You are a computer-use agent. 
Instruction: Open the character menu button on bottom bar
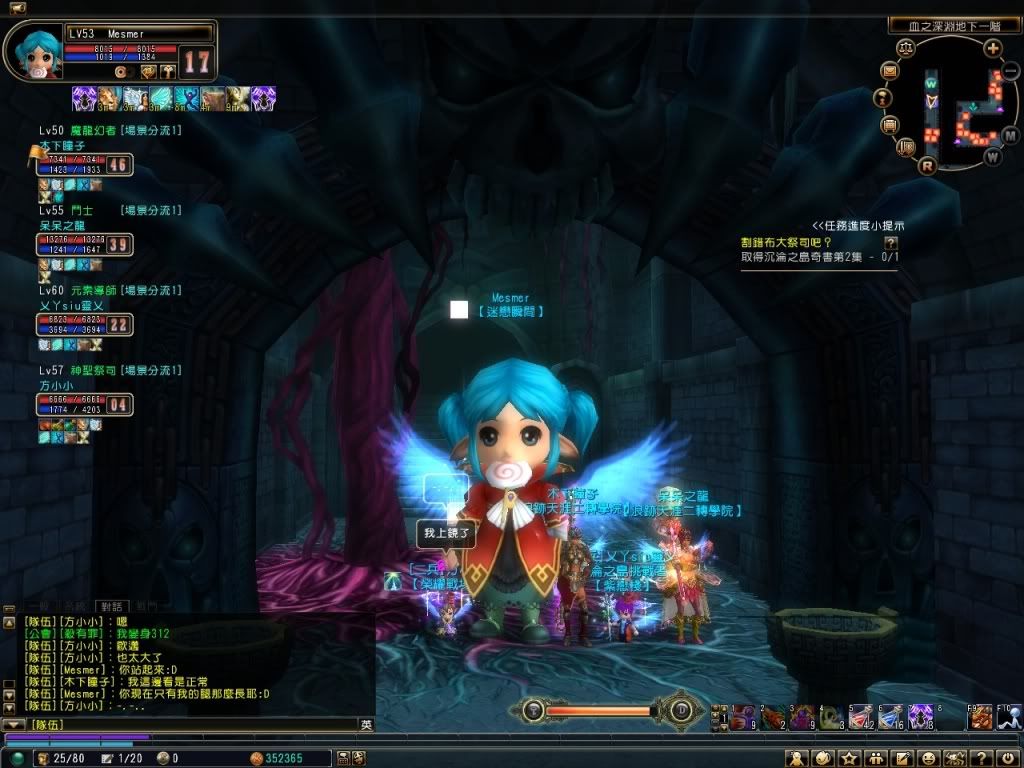coord(797,758)
